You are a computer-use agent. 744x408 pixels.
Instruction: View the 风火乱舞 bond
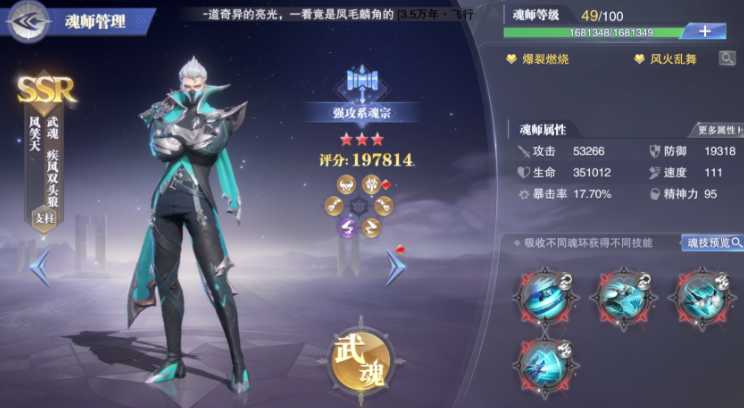coord(666,60)
